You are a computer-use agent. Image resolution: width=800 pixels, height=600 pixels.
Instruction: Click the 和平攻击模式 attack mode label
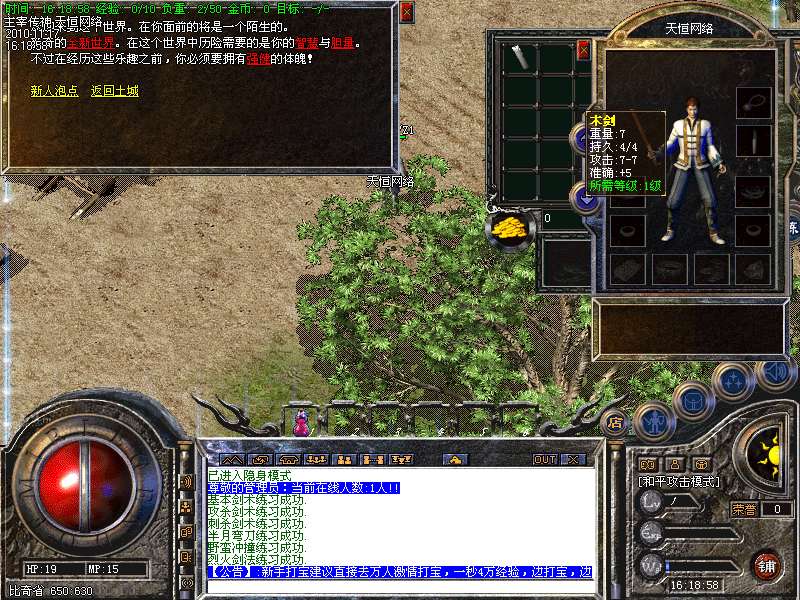point(679,482)
